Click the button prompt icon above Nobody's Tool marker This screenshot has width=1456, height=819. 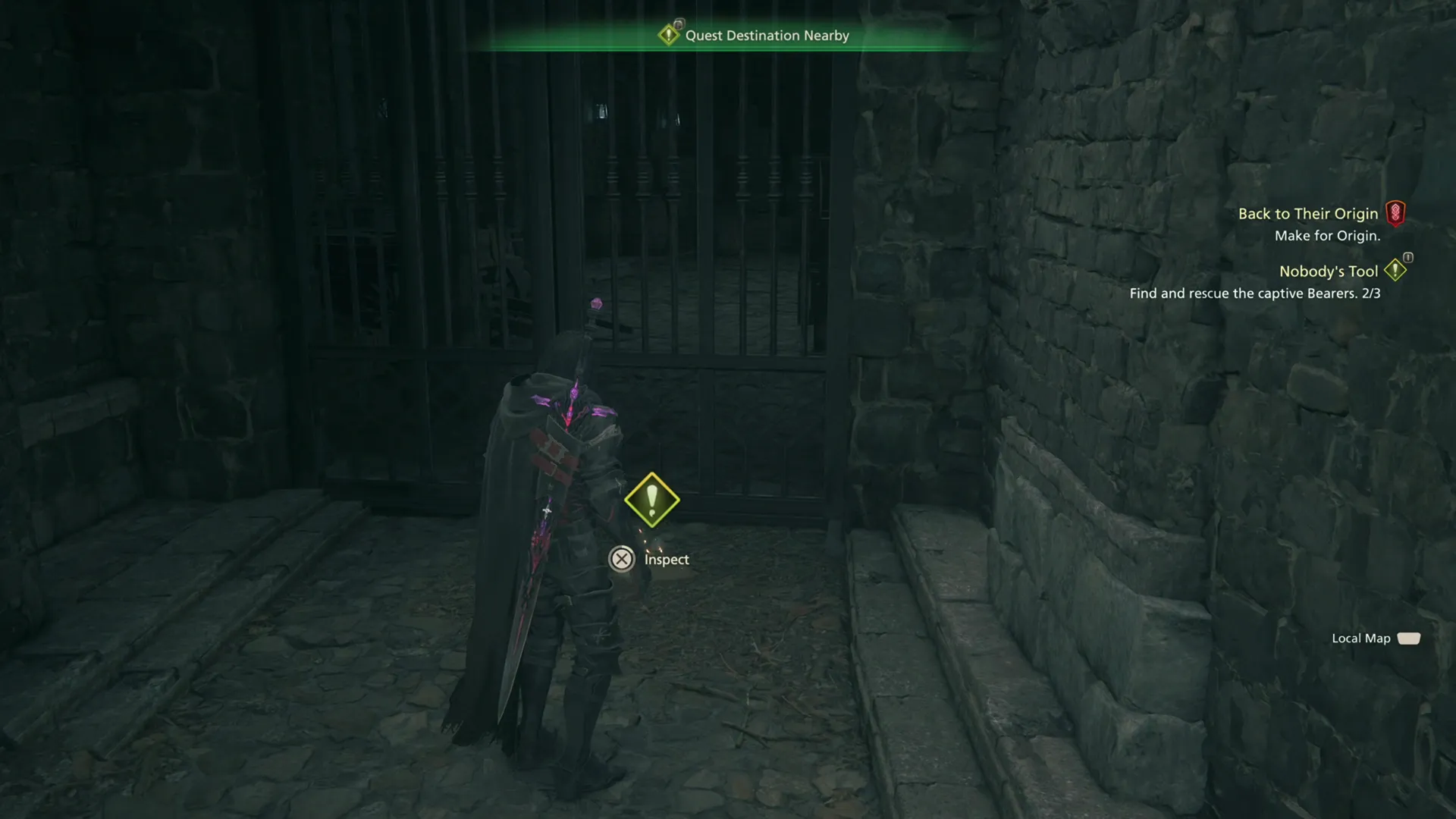1407,259
